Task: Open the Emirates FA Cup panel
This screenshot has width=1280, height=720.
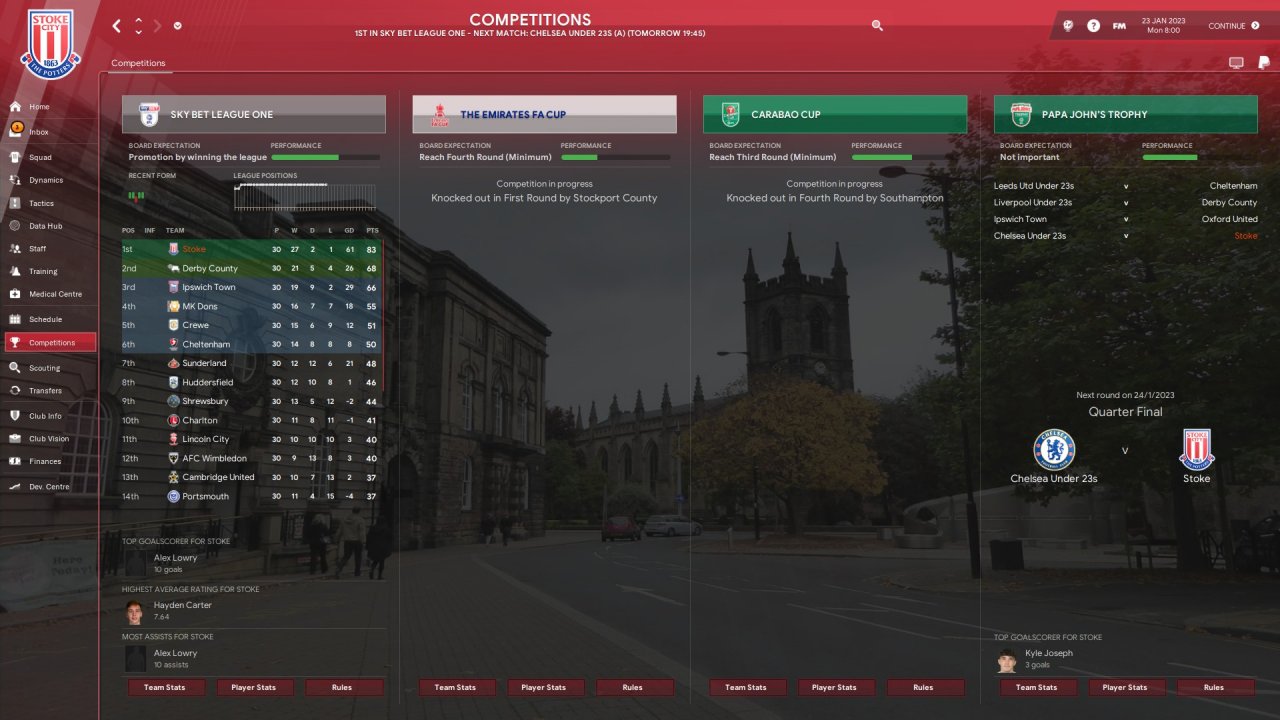Action: 544,114
